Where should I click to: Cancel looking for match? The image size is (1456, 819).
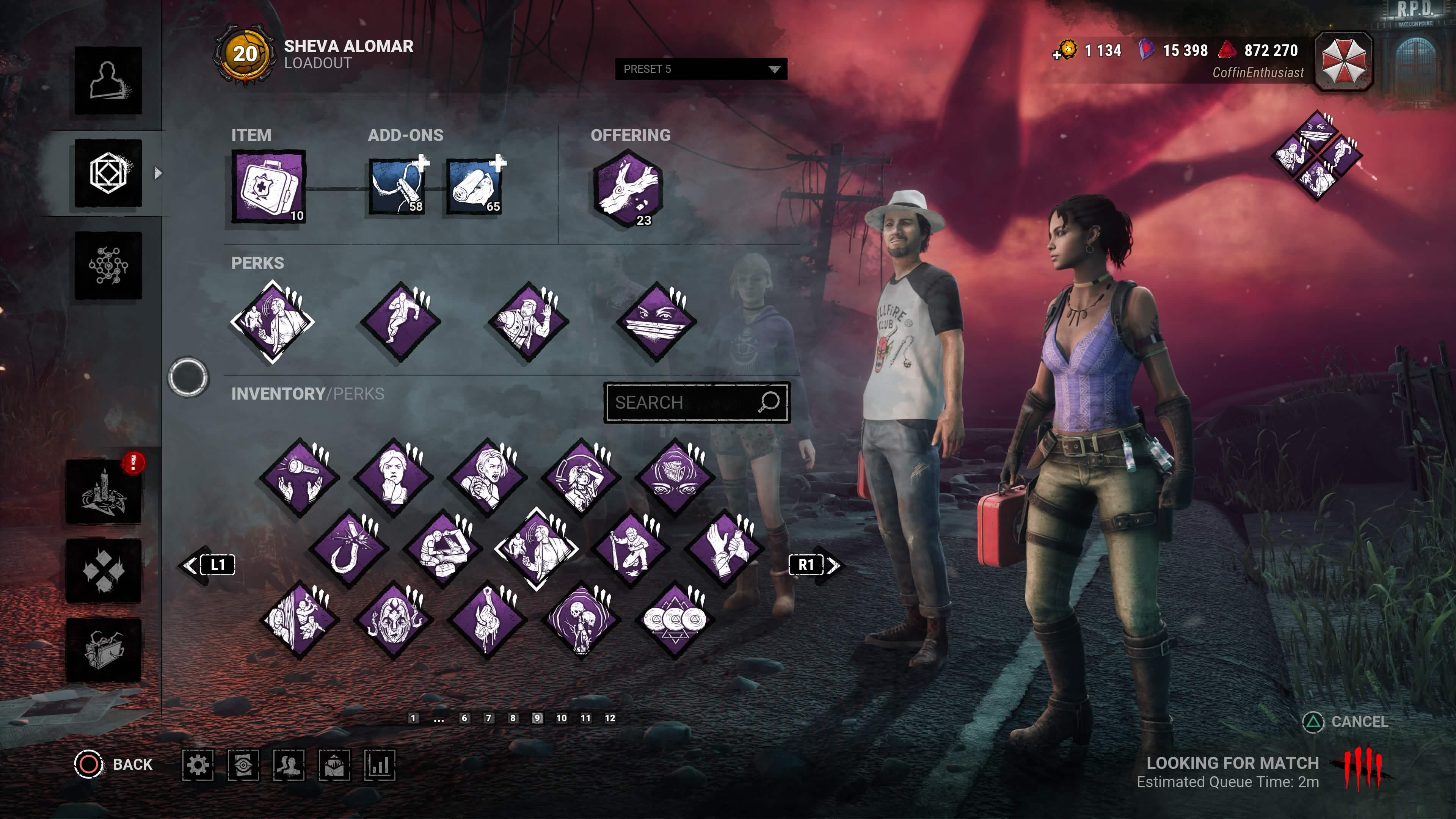[1346, 722]
